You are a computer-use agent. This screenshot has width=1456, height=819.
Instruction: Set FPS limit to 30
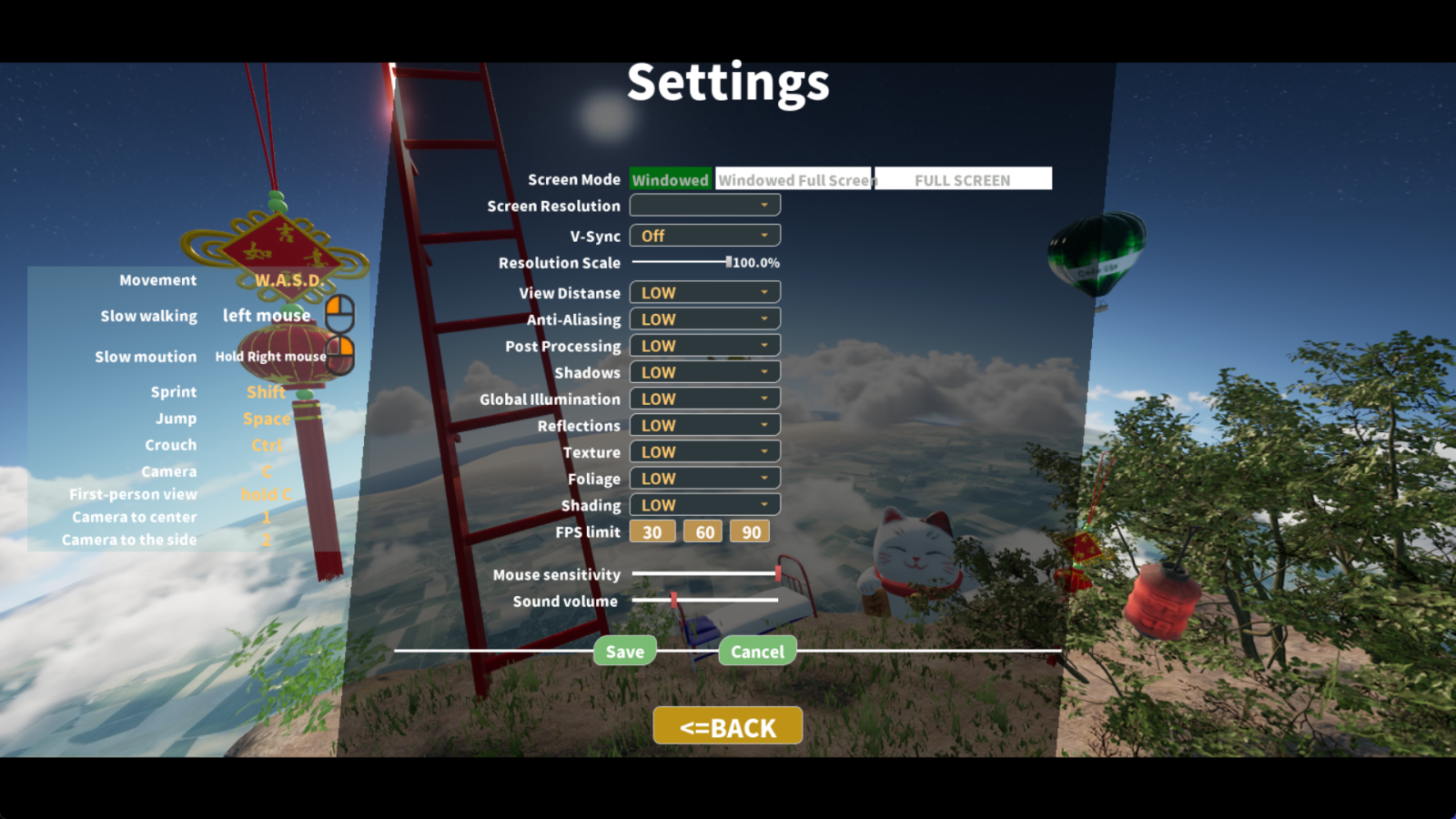pos(652,531)
